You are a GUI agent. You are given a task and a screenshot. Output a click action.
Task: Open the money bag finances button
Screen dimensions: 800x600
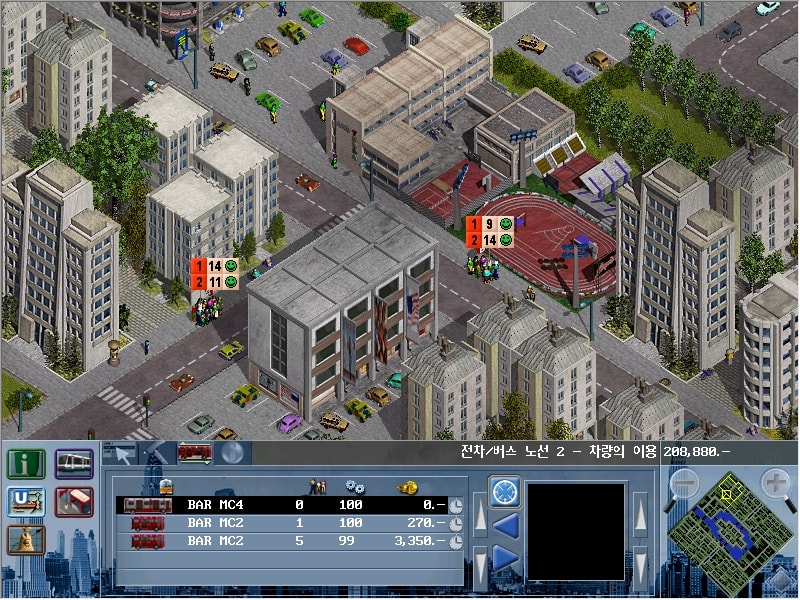pyautogui.click(x=25, y=540)
